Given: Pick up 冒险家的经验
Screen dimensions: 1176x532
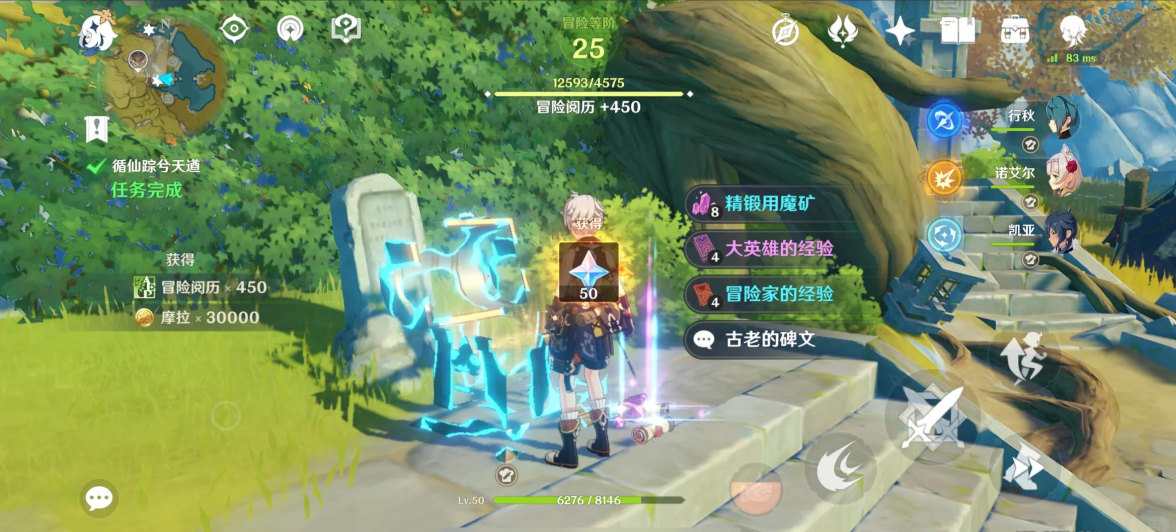Looking at the screenshot, I should [768, 294].
